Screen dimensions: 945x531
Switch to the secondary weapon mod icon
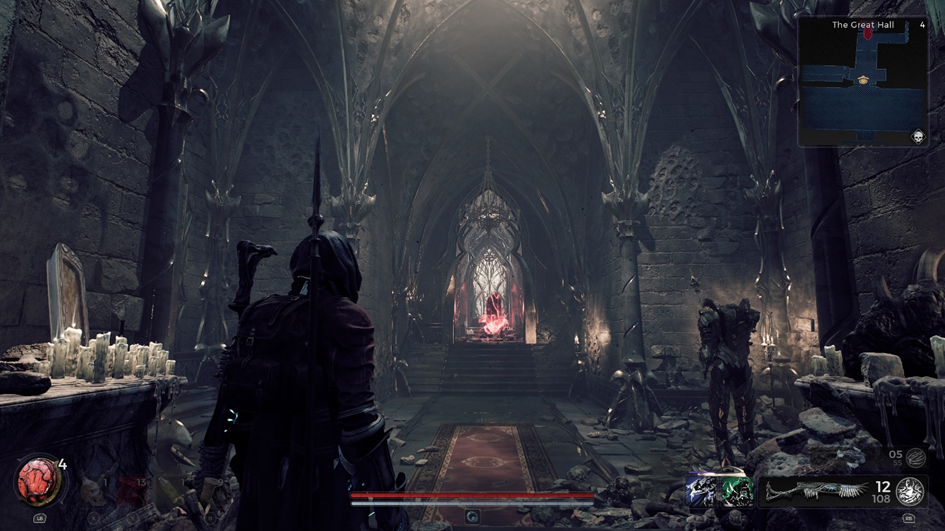916,458
